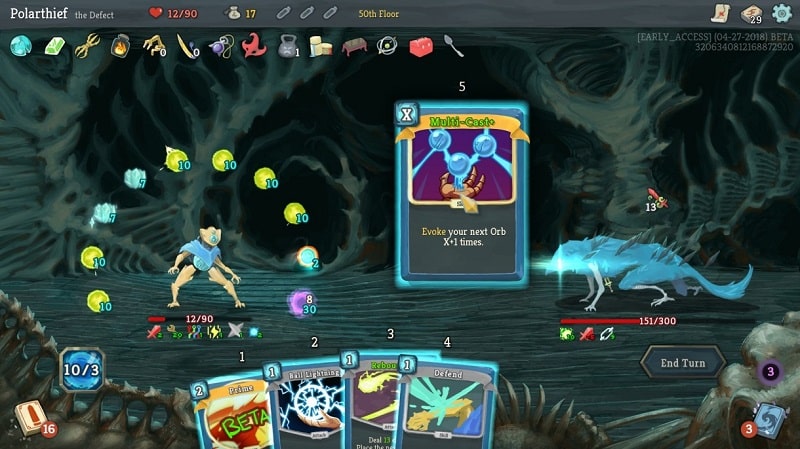The height and width of the screenshot is (449, 800).
Task: Open the draw pile
Action: click(29, 419)
